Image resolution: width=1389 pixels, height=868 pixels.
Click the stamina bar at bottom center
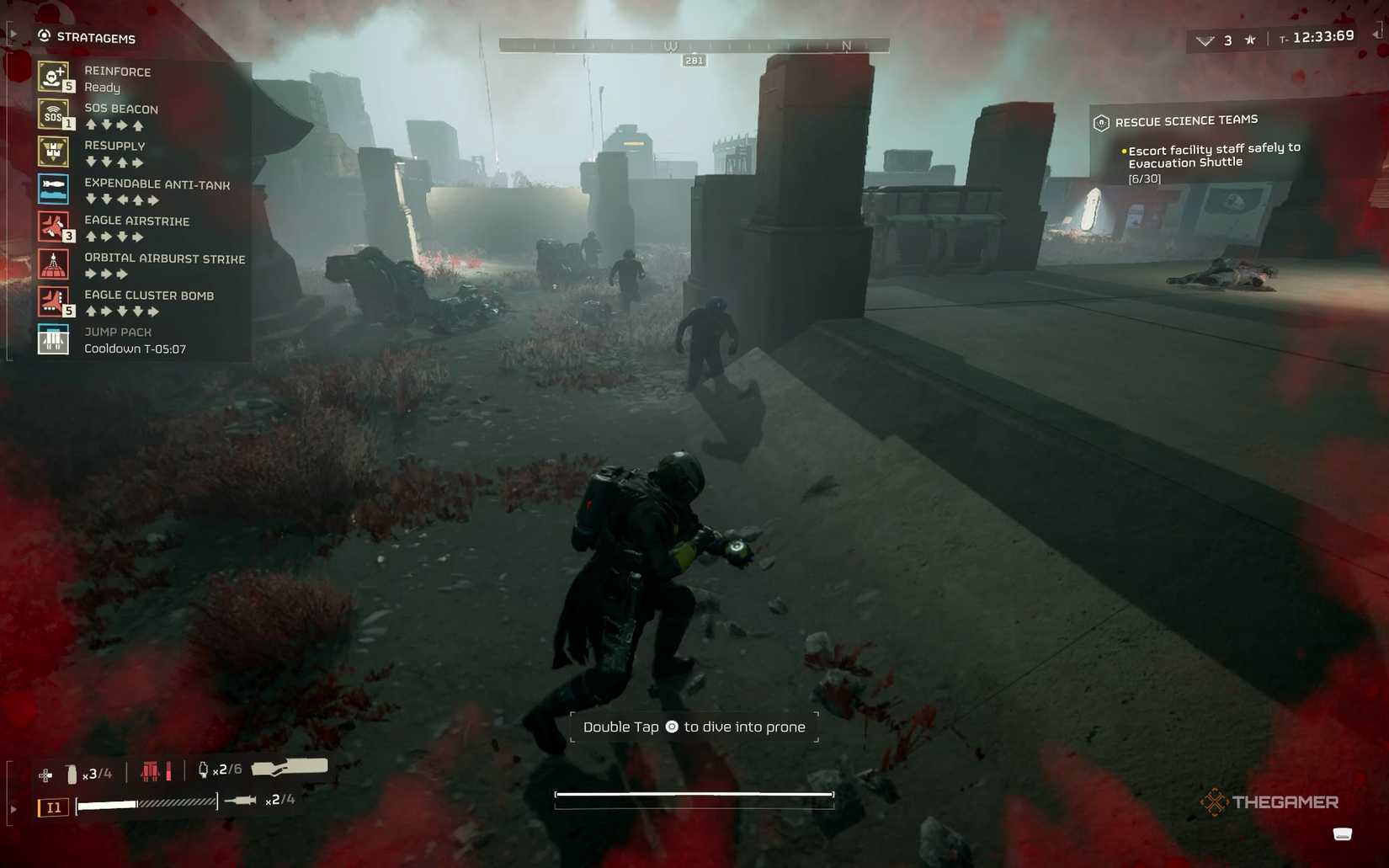pos(694,795)
